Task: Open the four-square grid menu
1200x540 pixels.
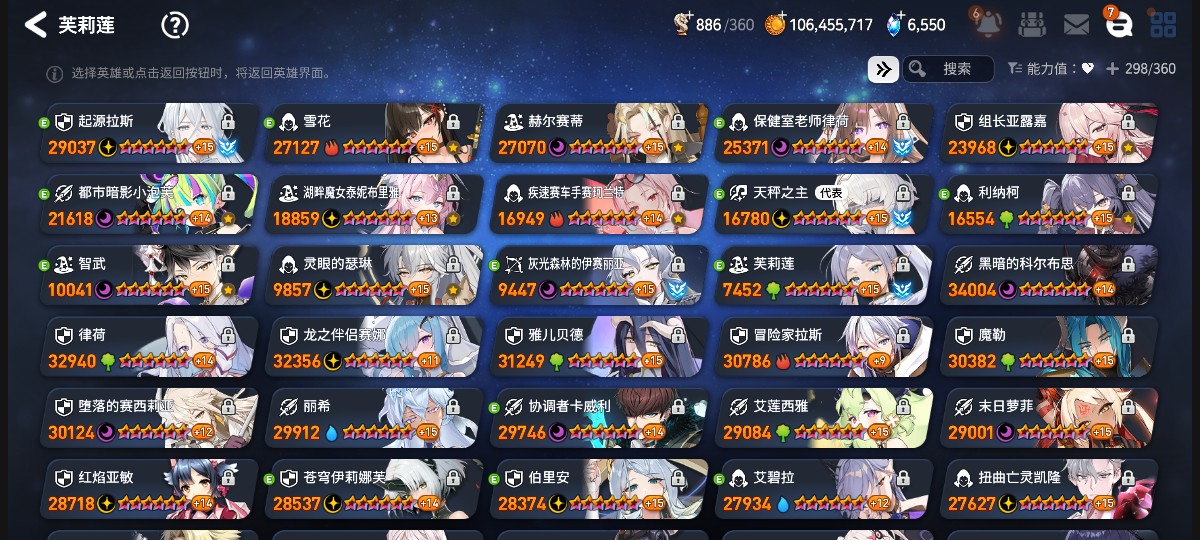Action: [x=1163, y=25]
